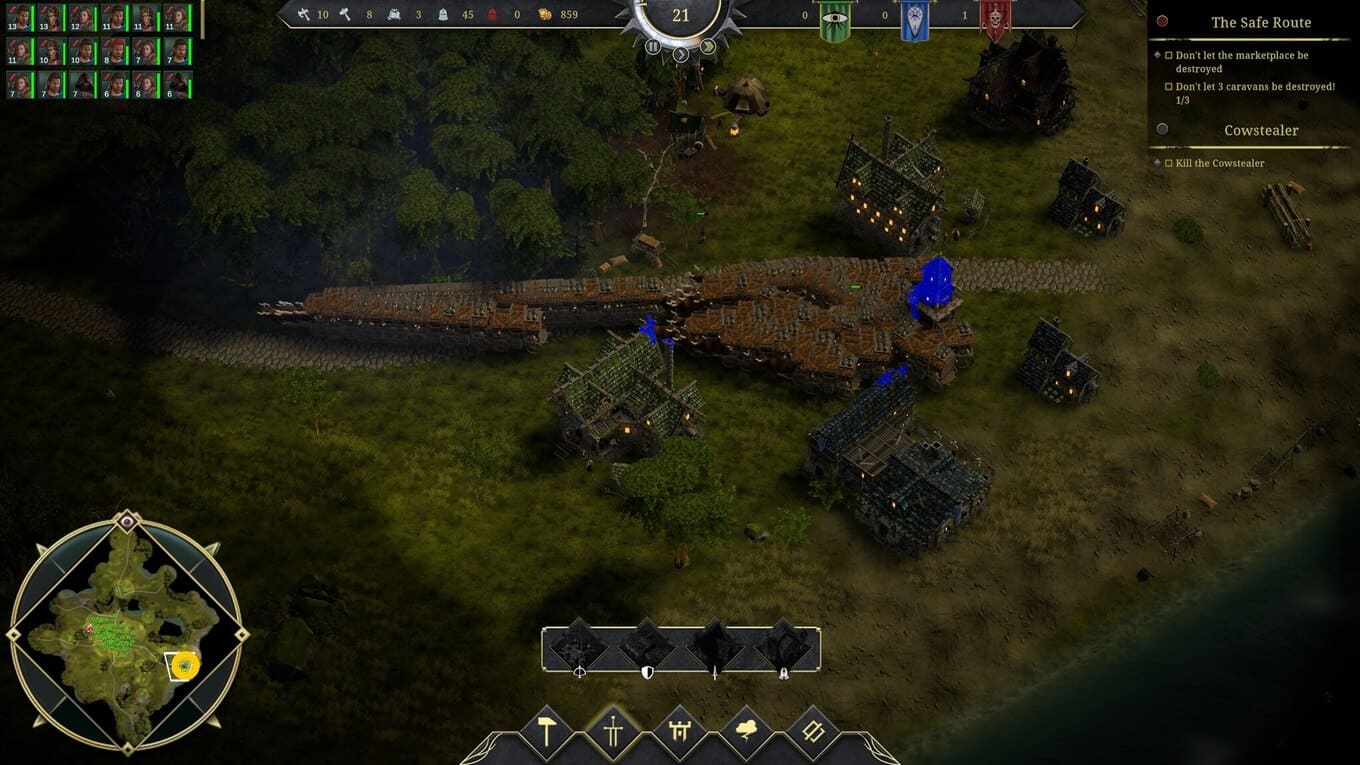Screen dimensions: 1360x765
Task: Pick the bow archer unit slot
Action: tap(579, 647)
